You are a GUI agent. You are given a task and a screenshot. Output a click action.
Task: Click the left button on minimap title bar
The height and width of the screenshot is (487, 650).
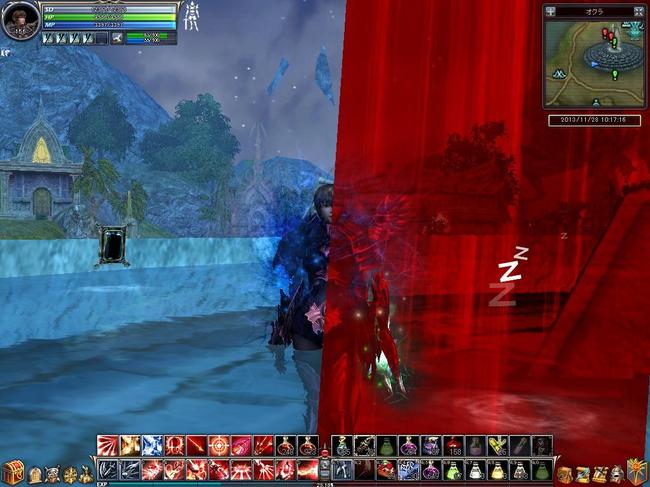pyautogui.click(x=551, y=12)
